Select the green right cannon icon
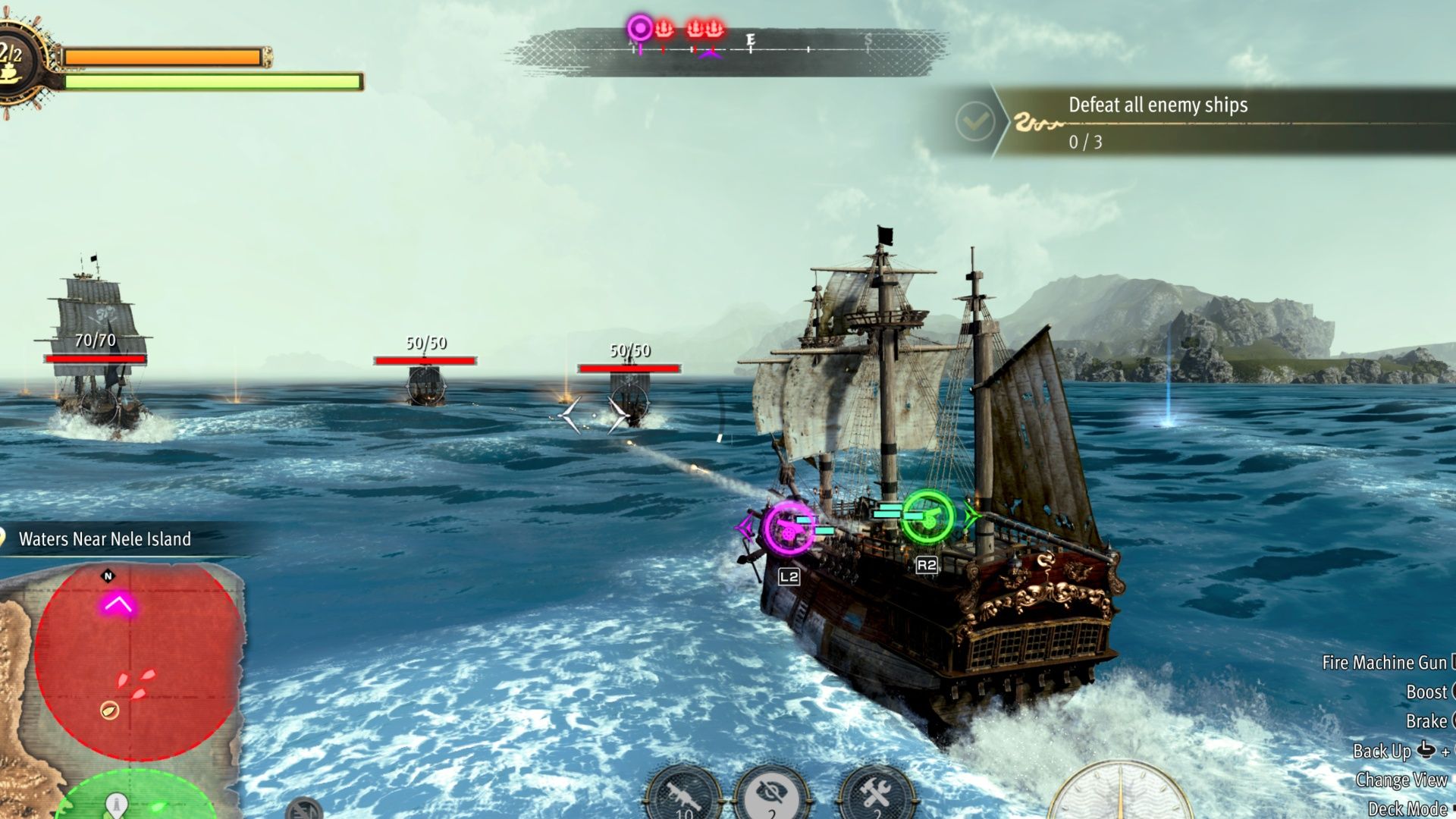 (x=928, y=517)
